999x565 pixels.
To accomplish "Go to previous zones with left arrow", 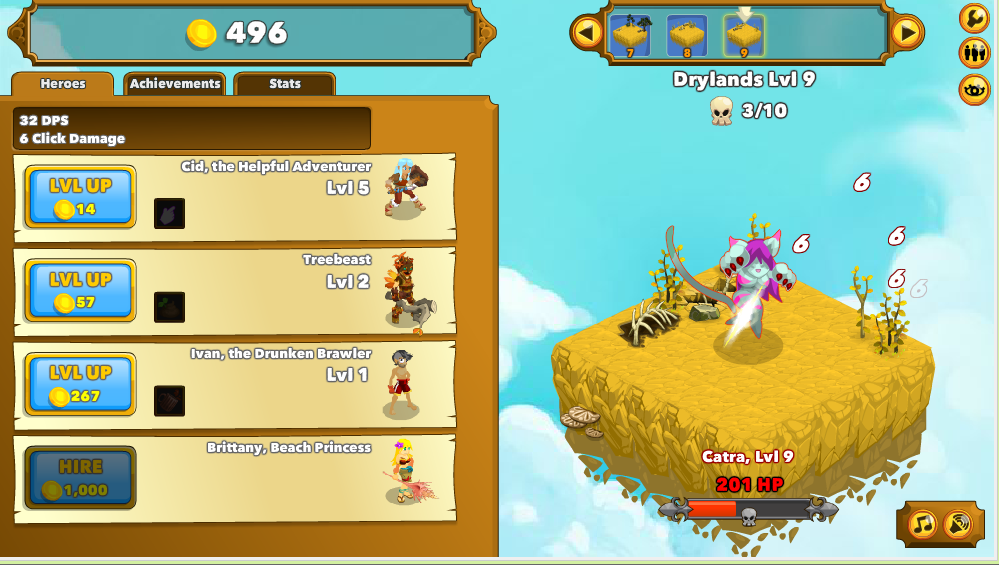I will click(x=588, y=33).
